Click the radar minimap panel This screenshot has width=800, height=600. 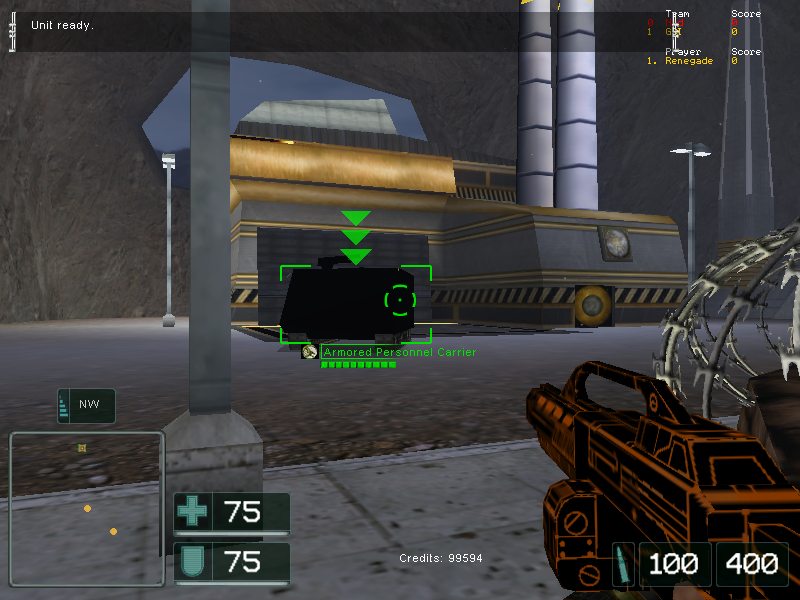(86, 508)
